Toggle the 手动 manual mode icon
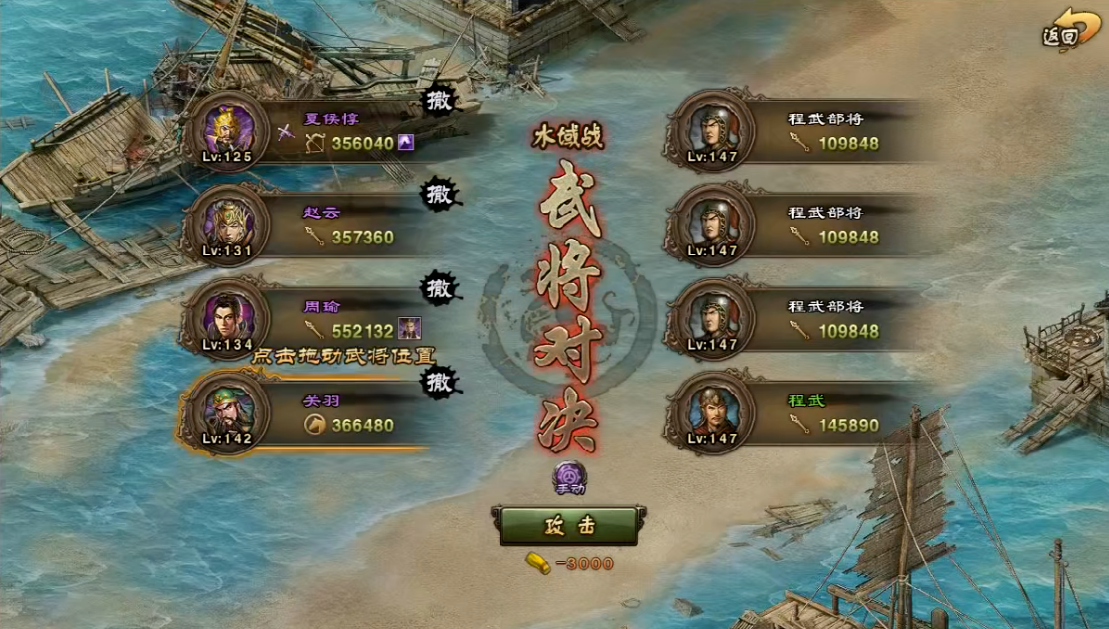1109x629 pixels. pyautogui.click(x=569, y=479)
